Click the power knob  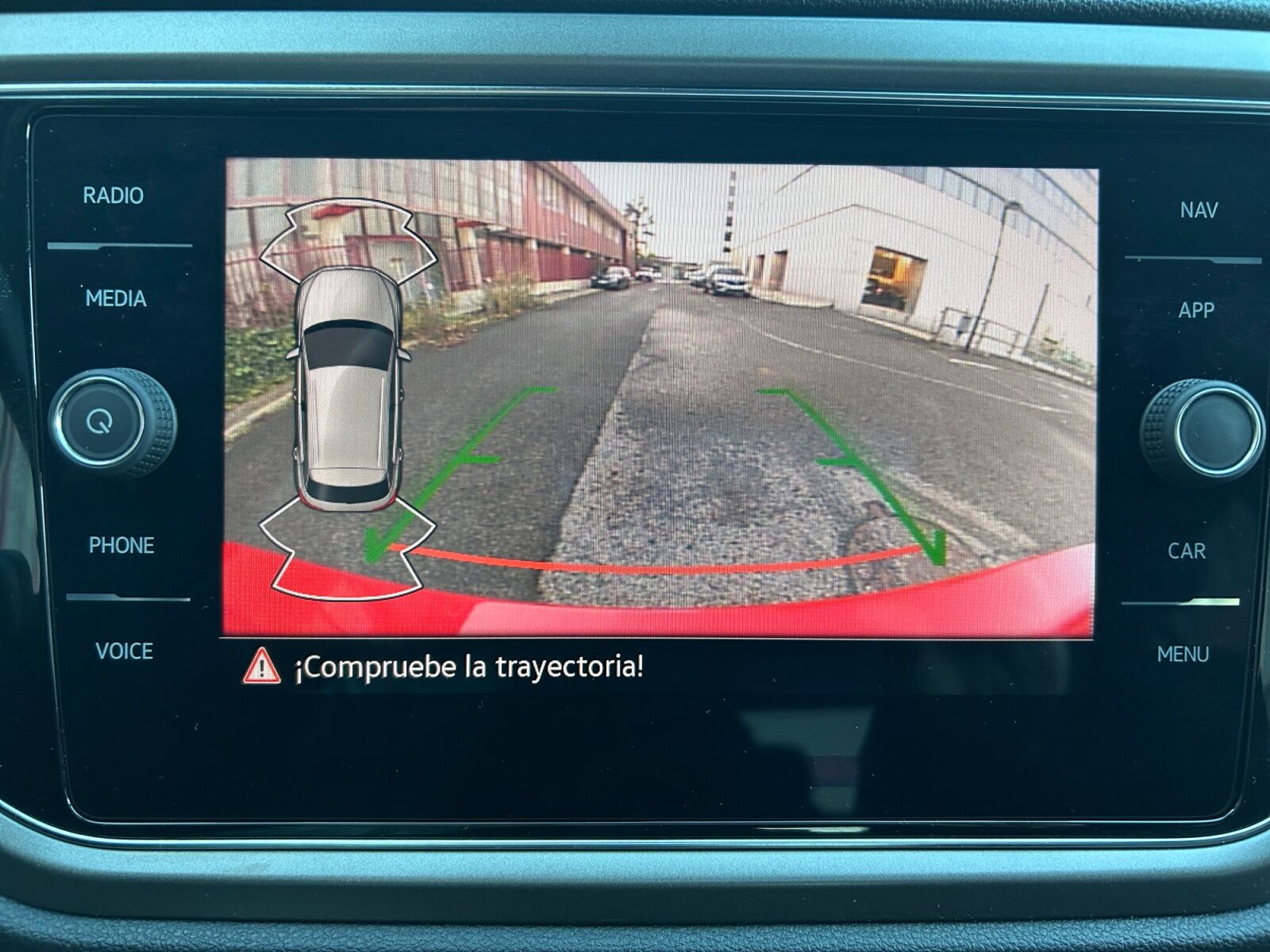click(101, 421)
